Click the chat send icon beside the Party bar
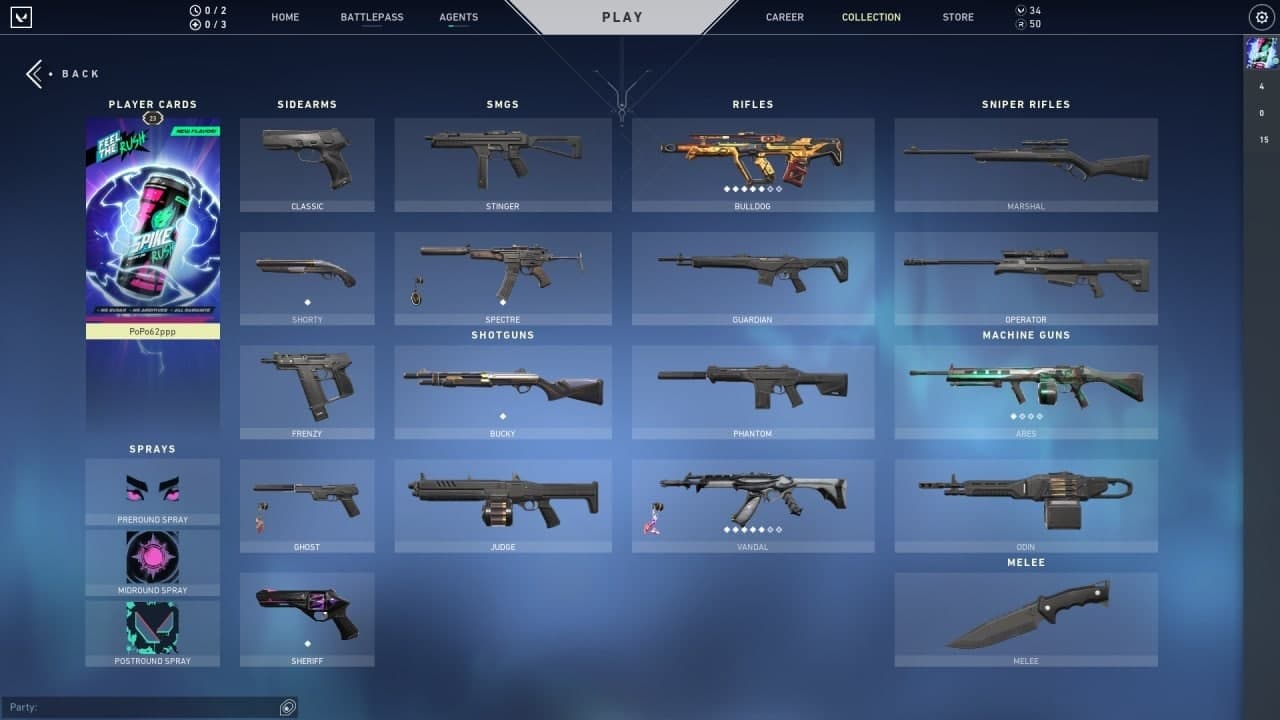Screen dimensions: 1280x720 tap(288, 707)
